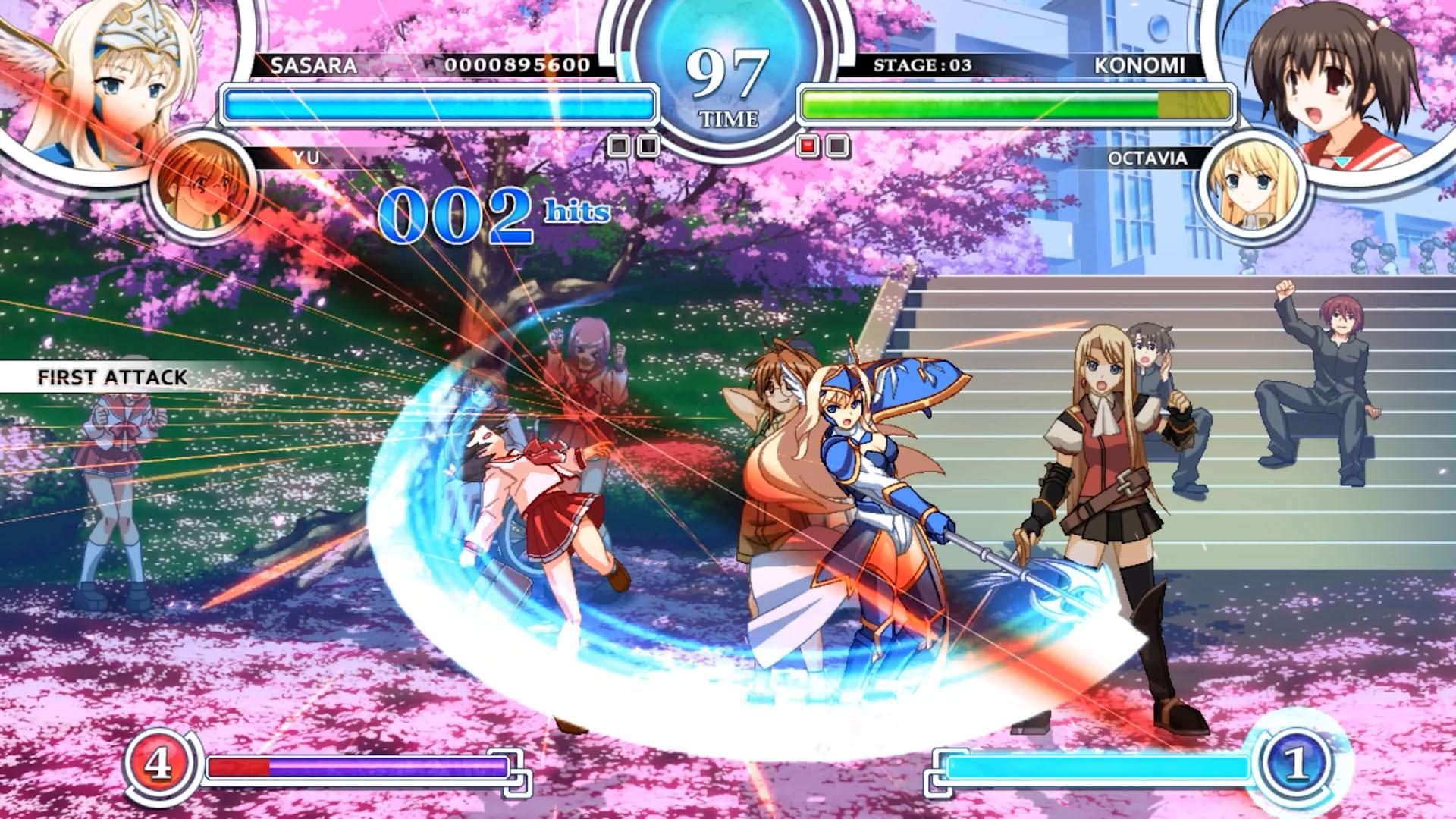Toggle the right-side empty stock square beside Konomi's gauge

tap(837, 144)
